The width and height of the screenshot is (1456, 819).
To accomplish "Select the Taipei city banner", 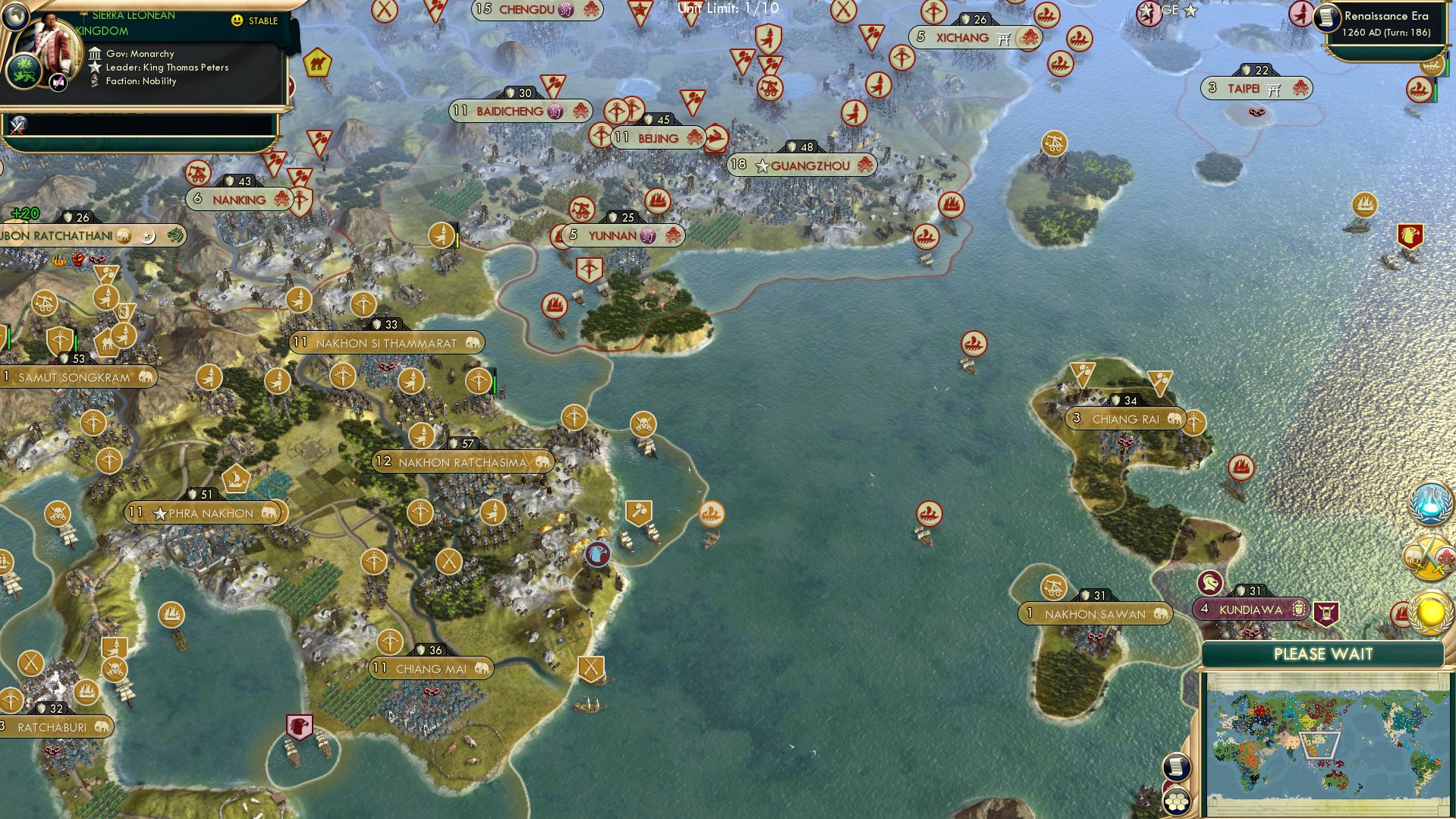I will point(1256,89).
